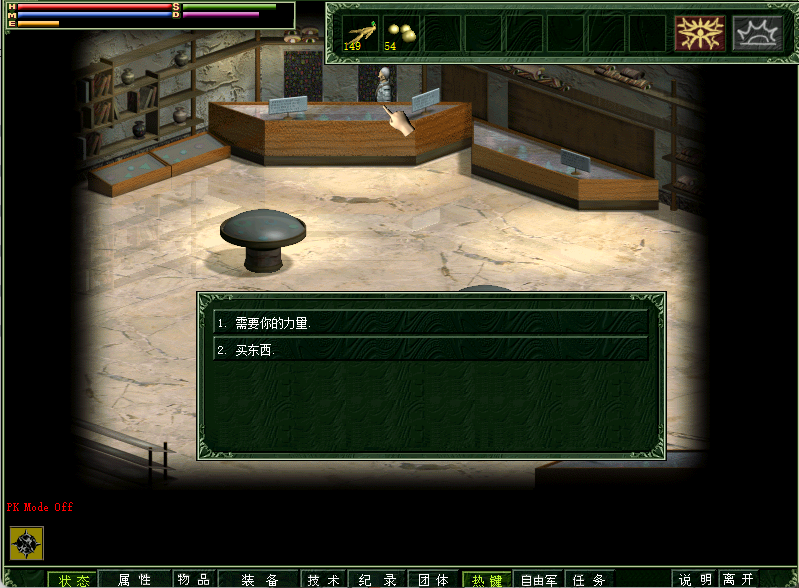Open the 纪录 records panel
Screen dimensions: 799x588
click(378, 580)
